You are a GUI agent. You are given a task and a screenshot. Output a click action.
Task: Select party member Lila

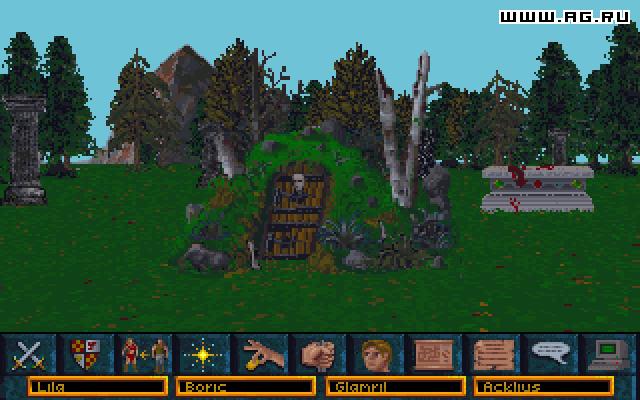click(x=96, y=385)
